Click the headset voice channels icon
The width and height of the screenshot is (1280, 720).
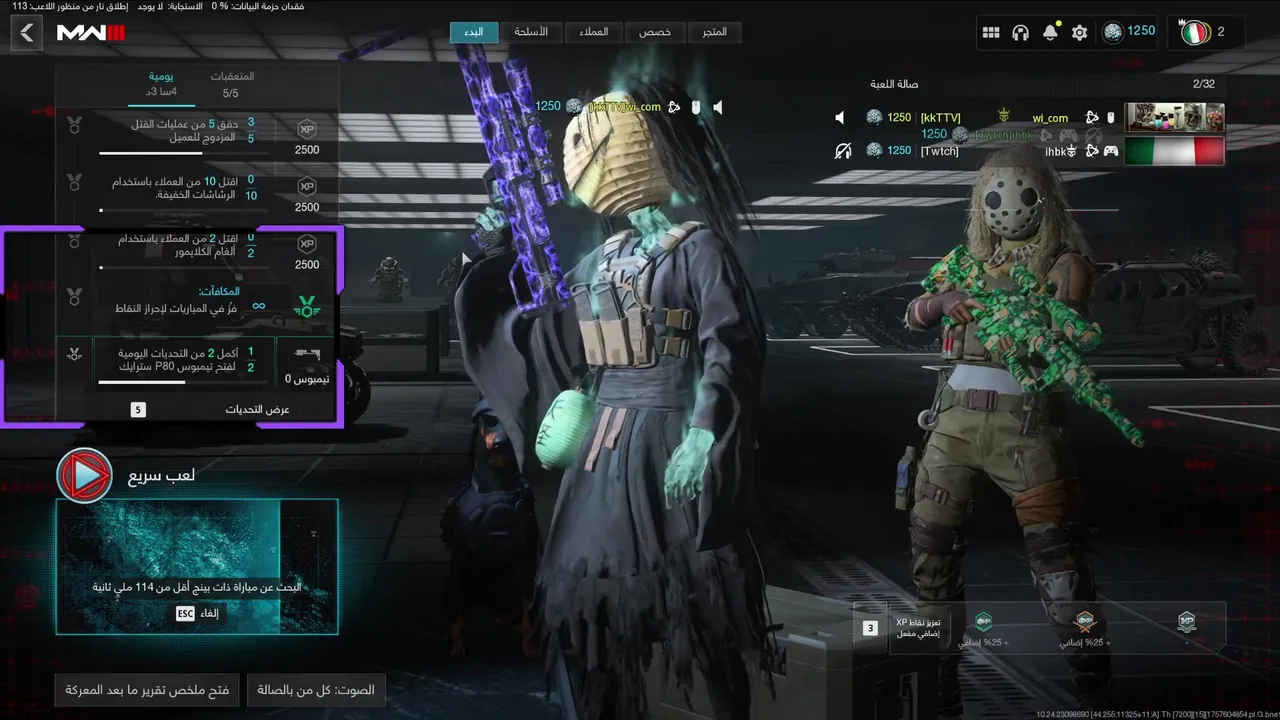(1020, 33)
